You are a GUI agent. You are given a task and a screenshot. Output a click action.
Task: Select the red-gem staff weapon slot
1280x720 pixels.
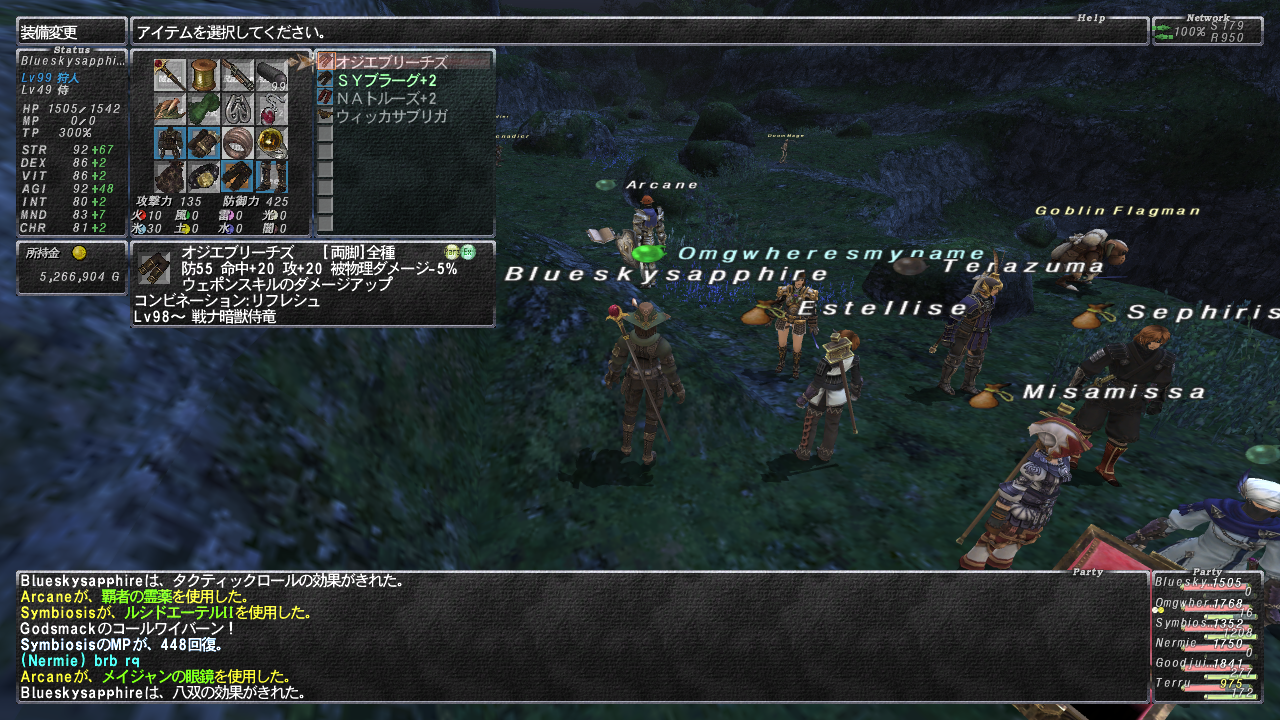[x=170, y=75]
